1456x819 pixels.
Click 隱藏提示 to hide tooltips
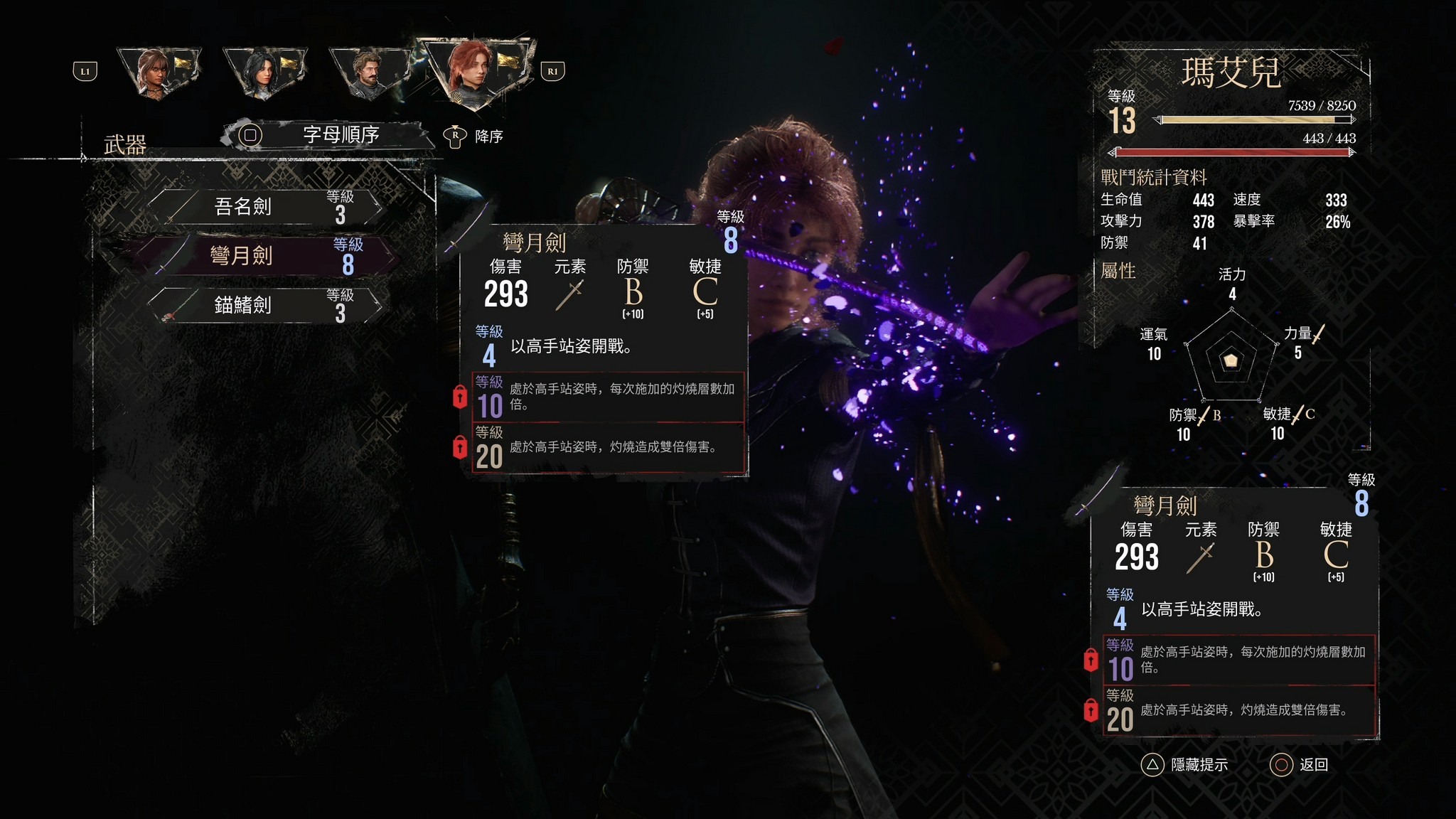point(1185,765)
